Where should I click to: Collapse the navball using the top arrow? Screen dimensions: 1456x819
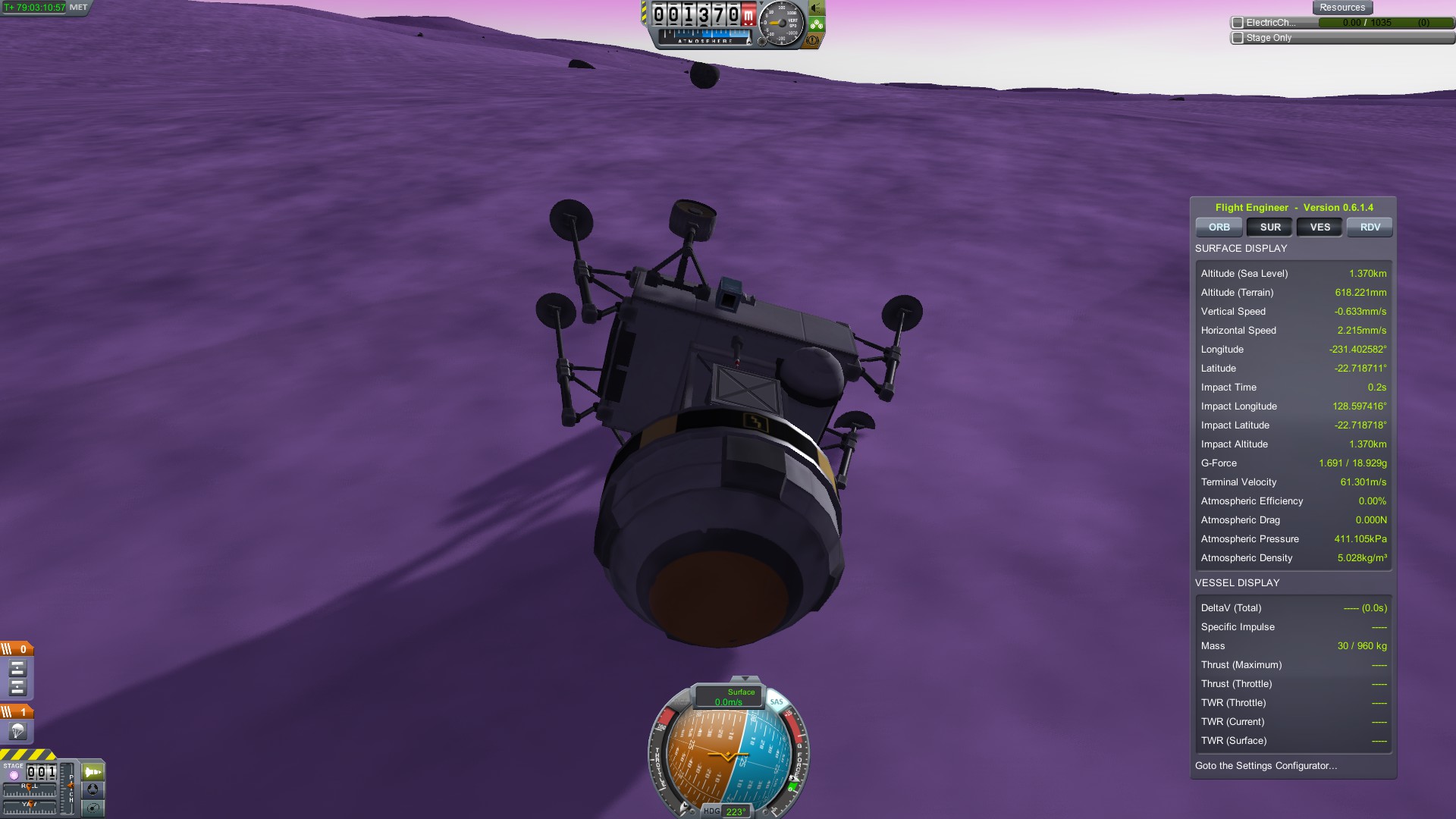point(745,679)
